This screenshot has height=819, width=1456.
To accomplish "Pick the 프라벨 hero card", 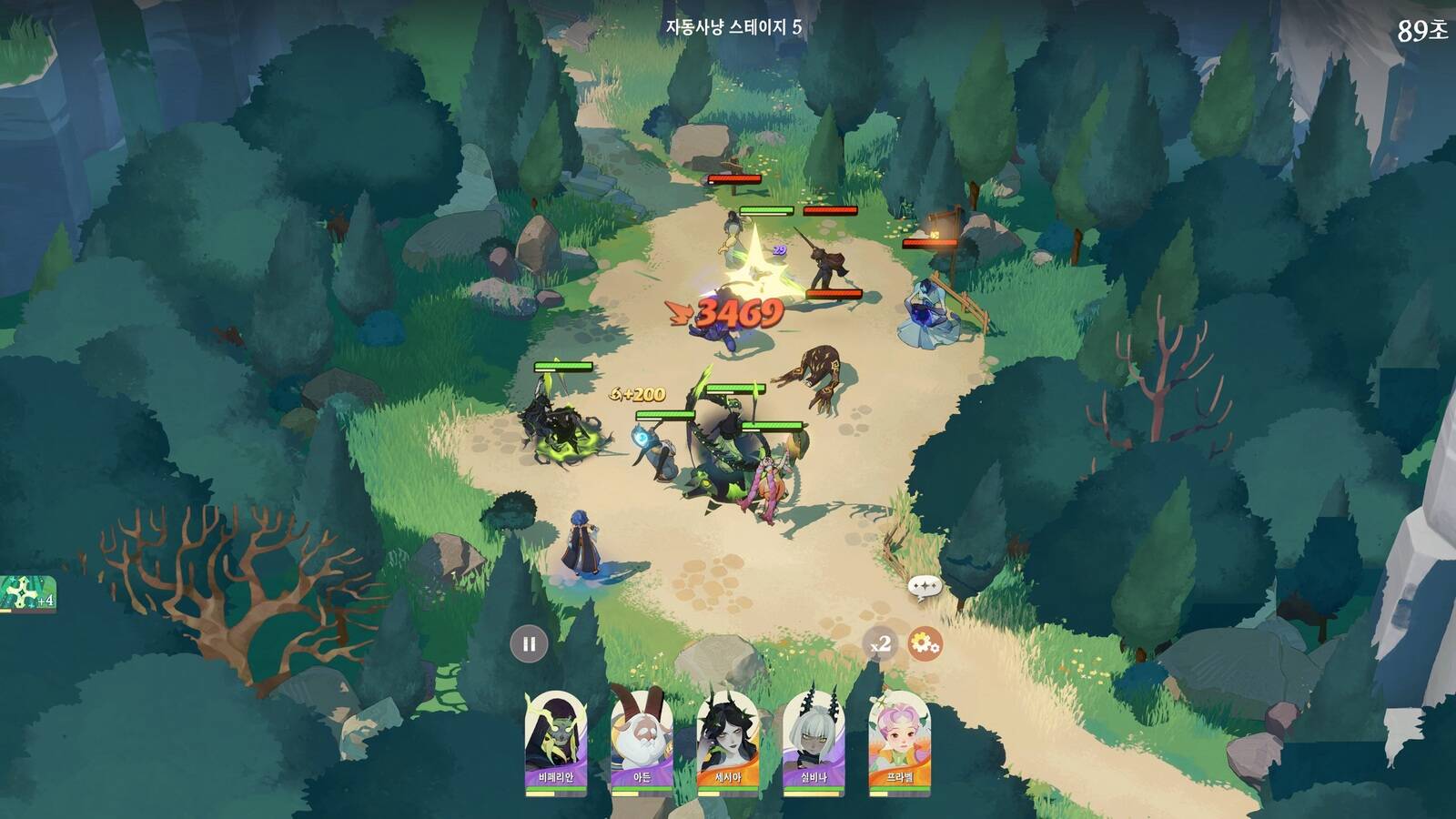I will coord(899,742).
